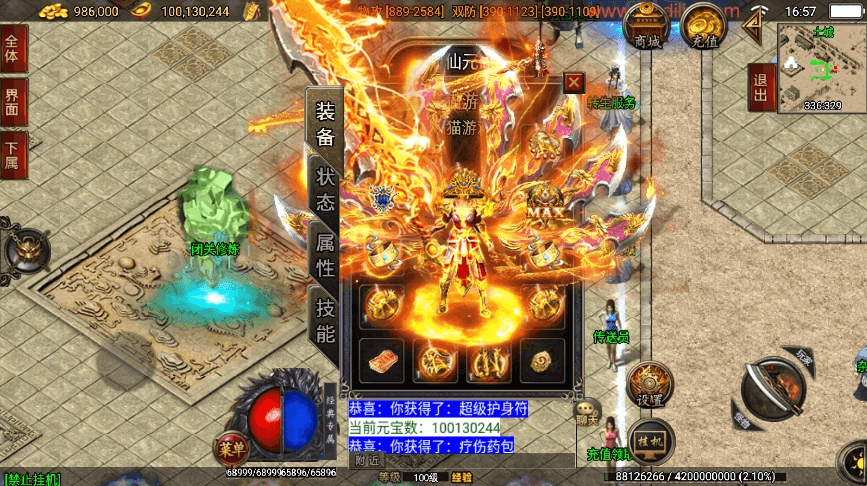Click the 退出 exit button
The image size is (867, 486).
point(761,87)
